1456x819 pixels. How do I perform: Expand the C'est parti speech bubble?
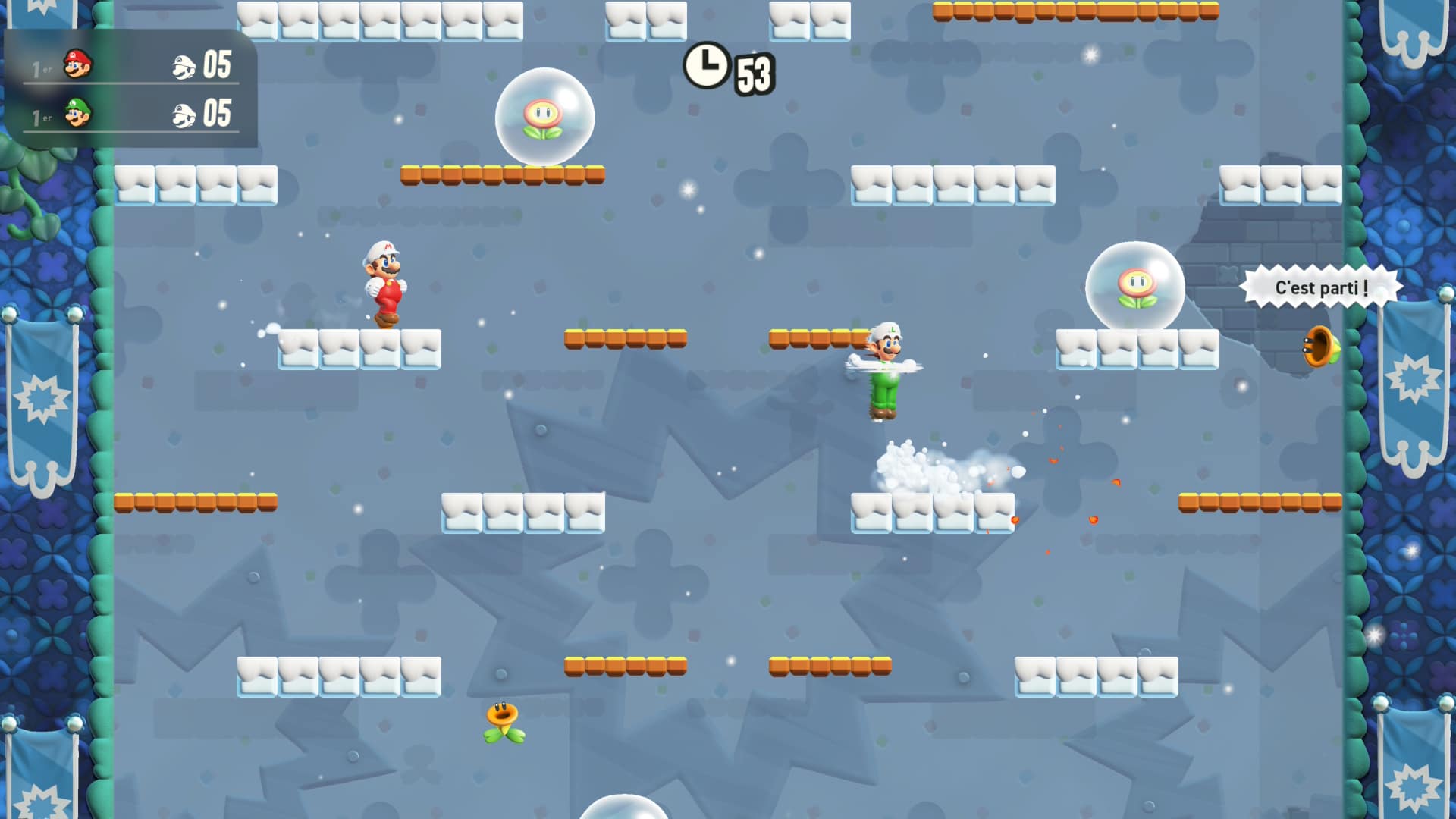point(1324,288)
